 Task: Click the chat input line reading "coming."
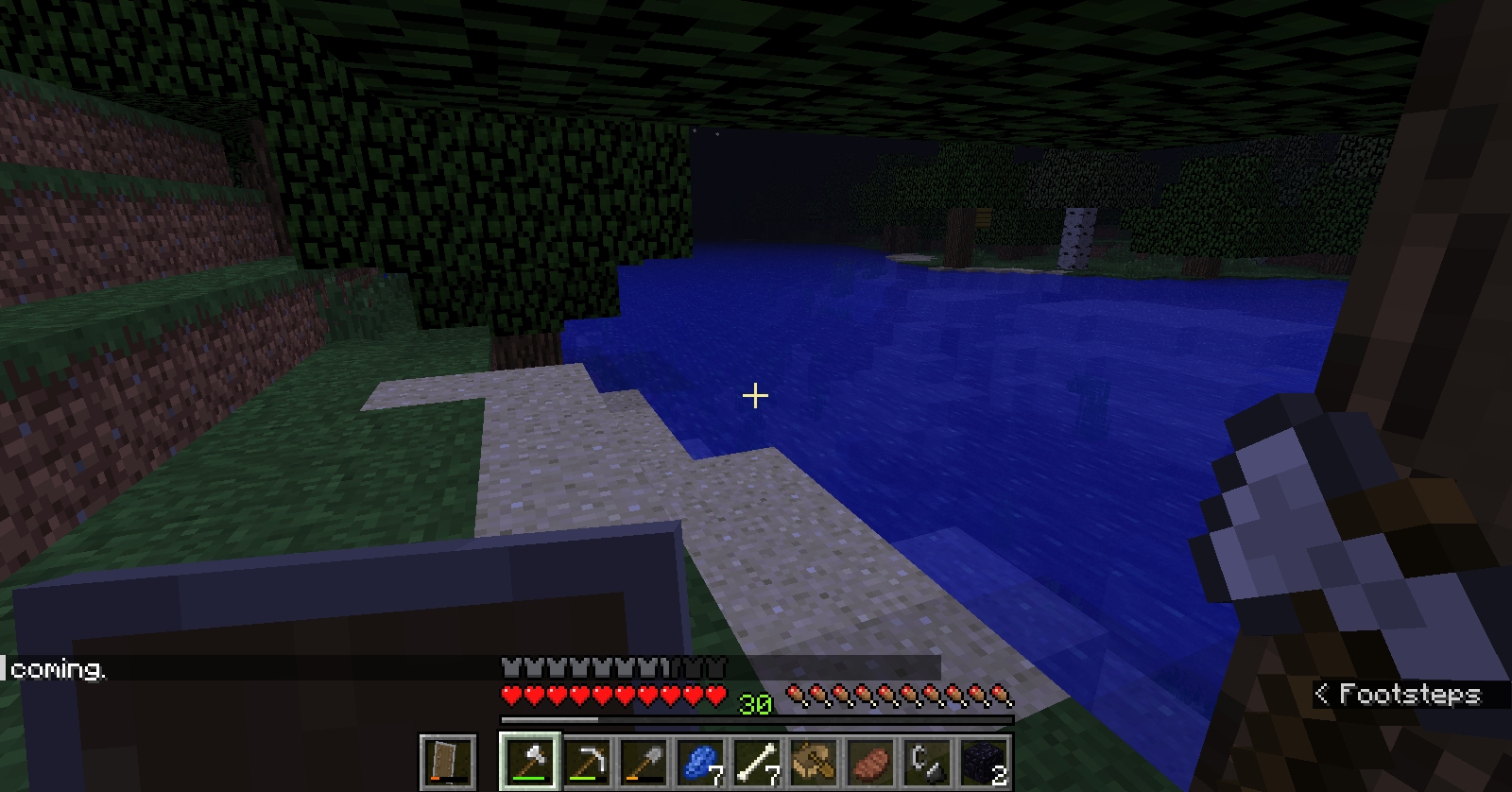click(x=59, y=669)
